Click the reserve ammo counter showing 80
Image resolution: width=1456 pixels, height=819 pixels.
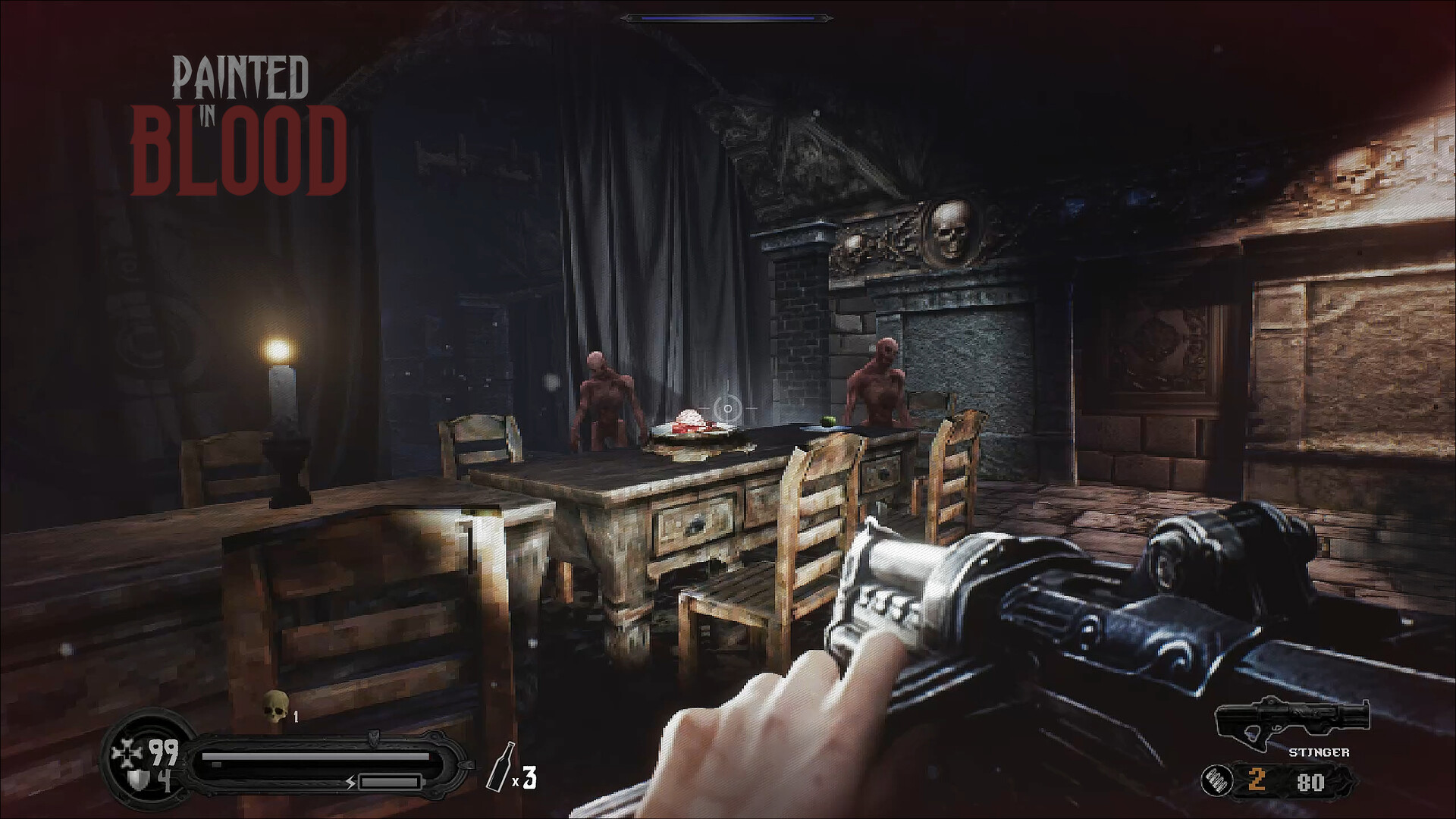(1311, 782)
